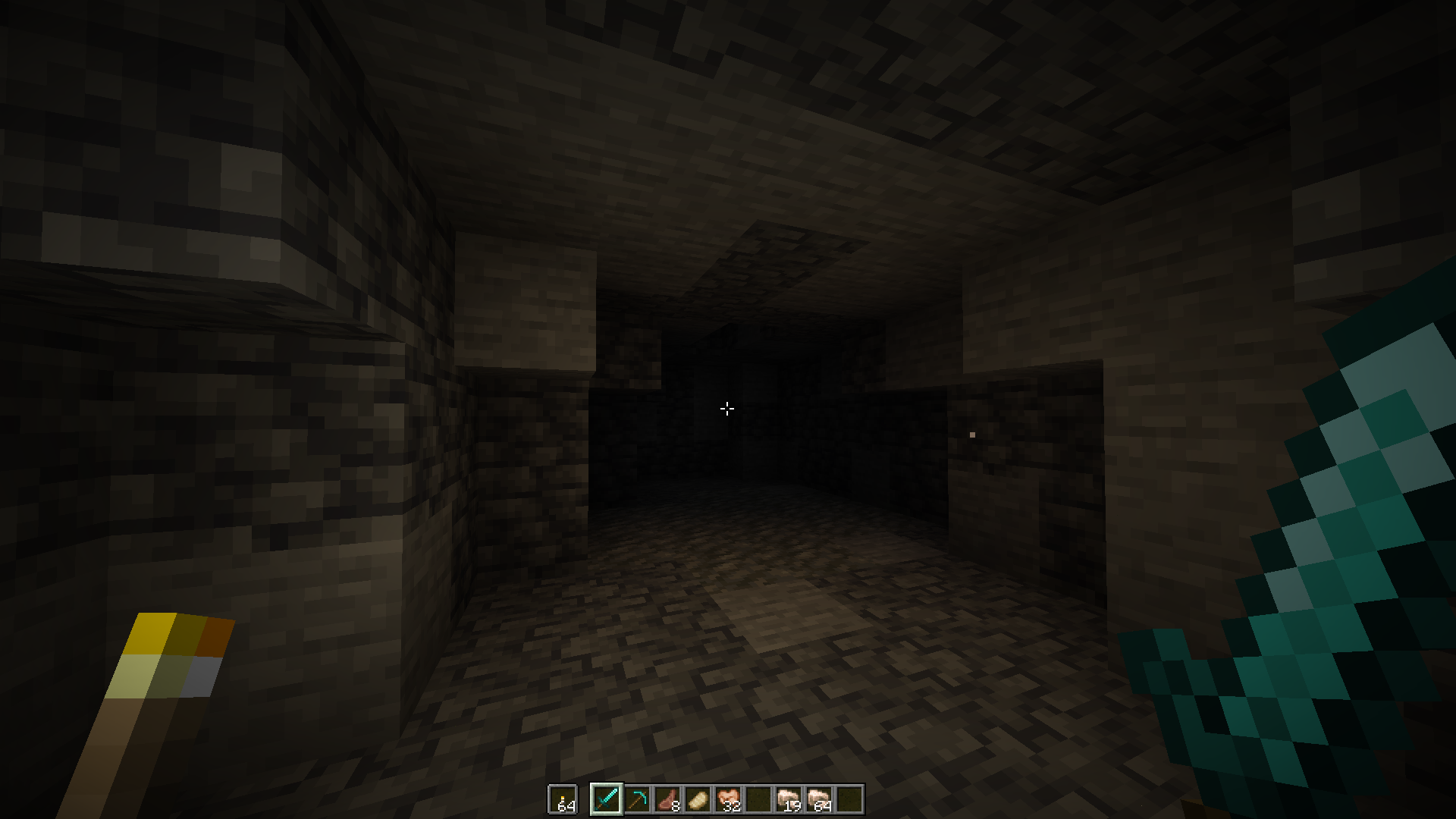Select the diamond sword hotbar slot

[x=607, y=798]
